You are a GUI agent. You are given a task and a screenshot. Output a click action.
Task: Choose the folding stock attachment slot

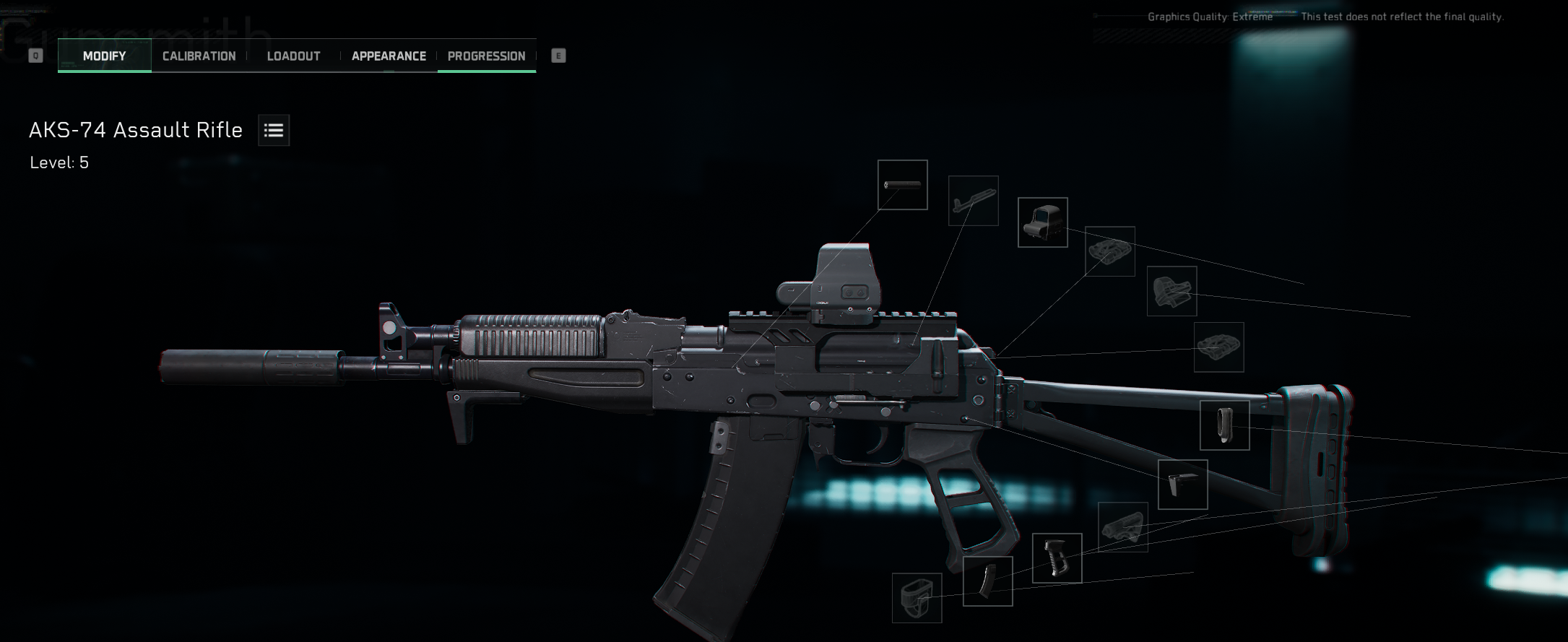pos(1182,485)
